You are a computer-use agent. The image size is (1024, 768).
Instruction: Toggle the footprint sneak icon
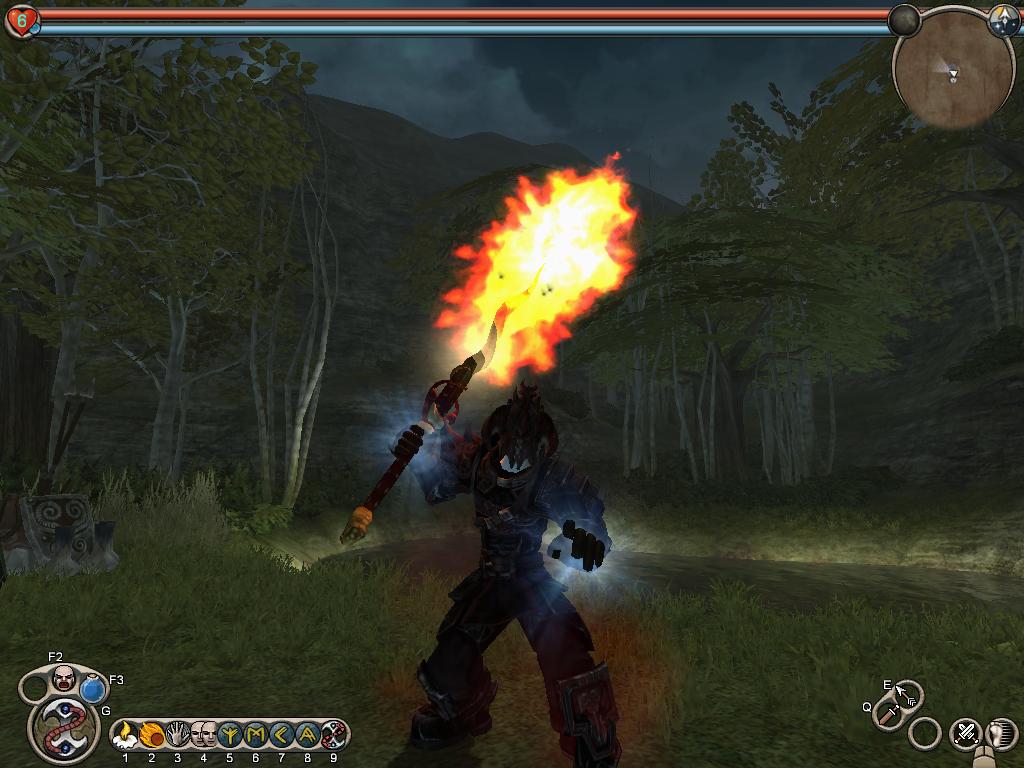tap(1002, 733)
